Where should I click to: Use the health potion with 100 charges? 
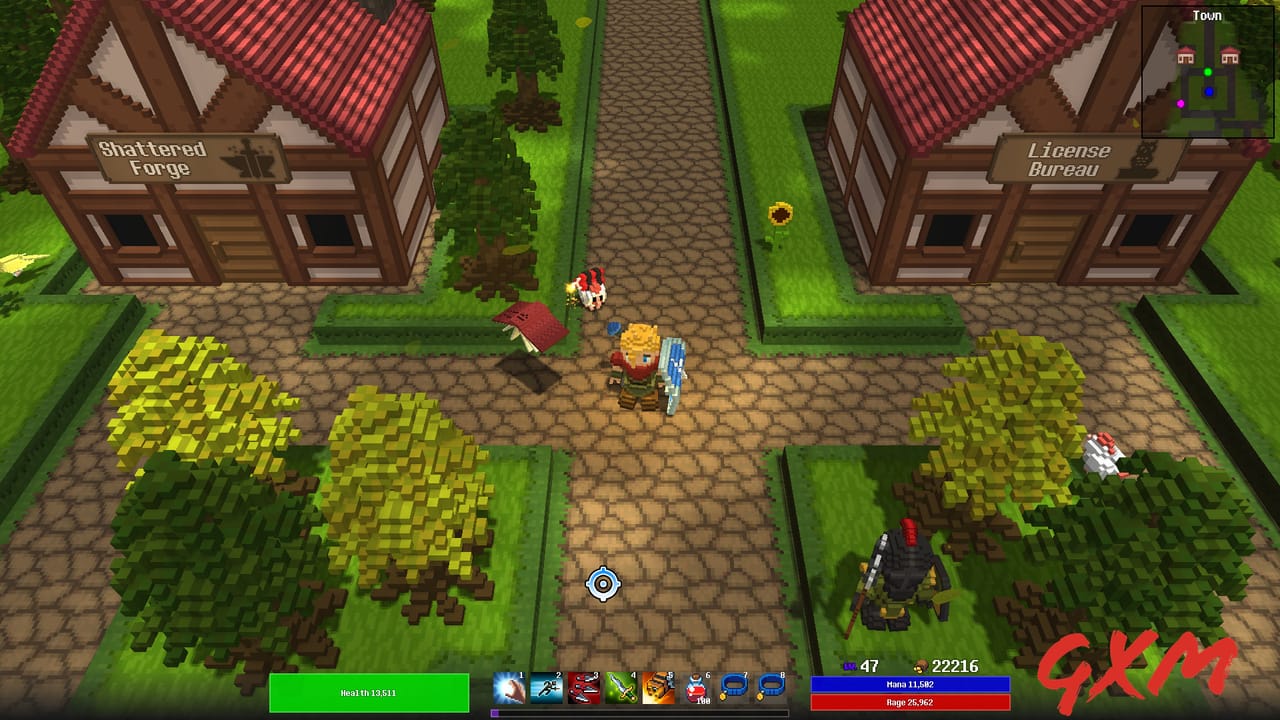[694, 688]
